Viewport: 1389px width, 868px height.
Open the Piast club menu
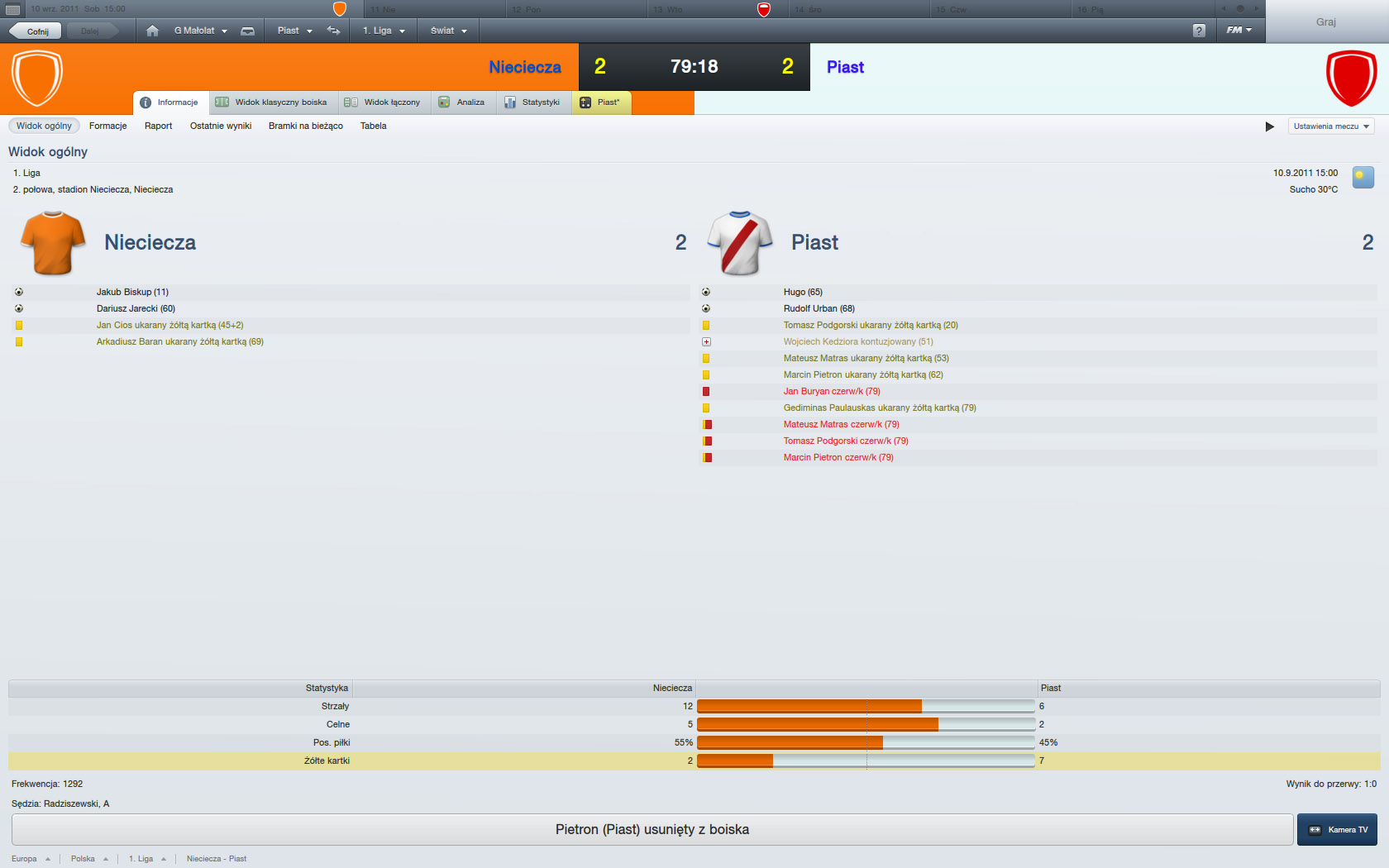click(294, 31)
